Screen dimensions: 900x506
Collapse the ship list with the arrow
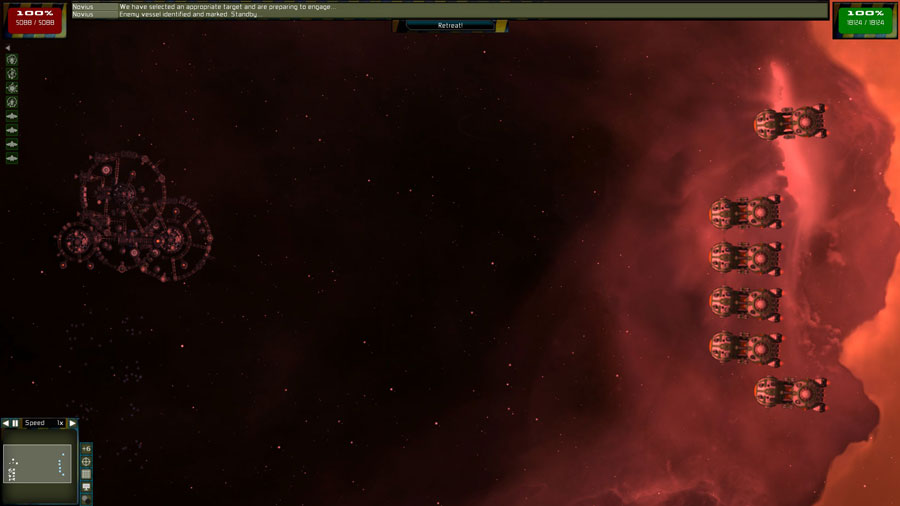tap(7, 47)
